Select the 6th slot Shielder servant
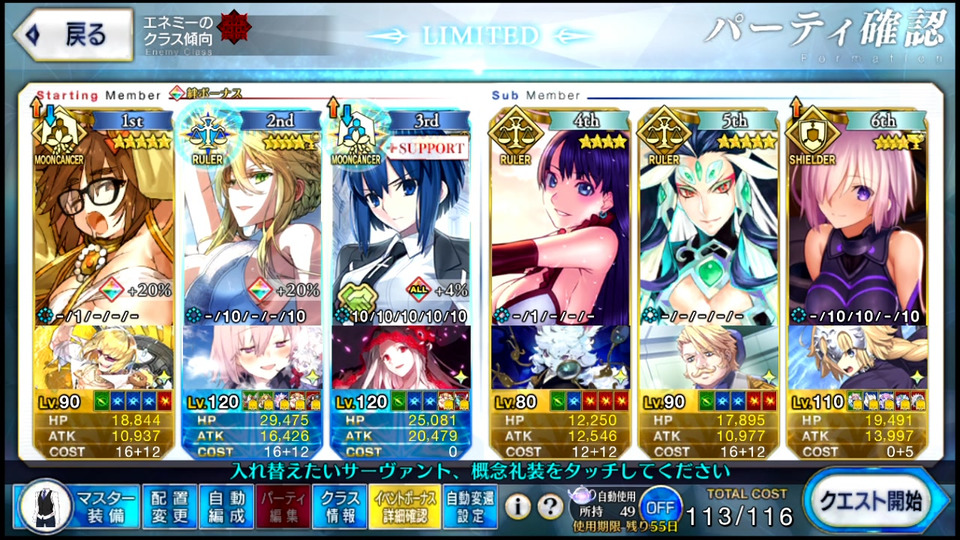Viewport: 960px width, 540px height. pos(856,220)
